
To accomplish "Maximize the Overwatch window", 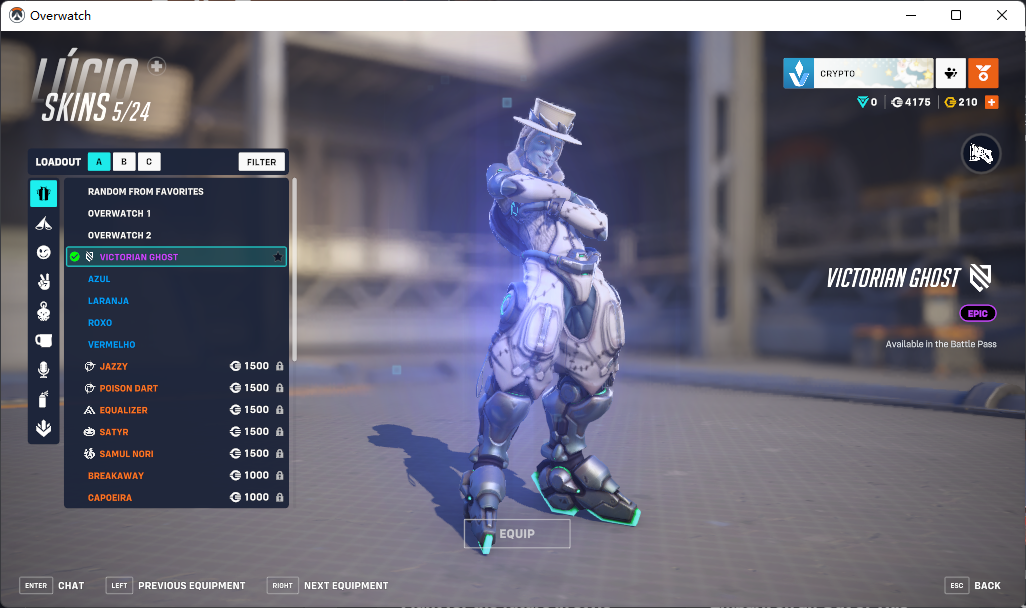I will pyautogui.click(x=956, y=15).
